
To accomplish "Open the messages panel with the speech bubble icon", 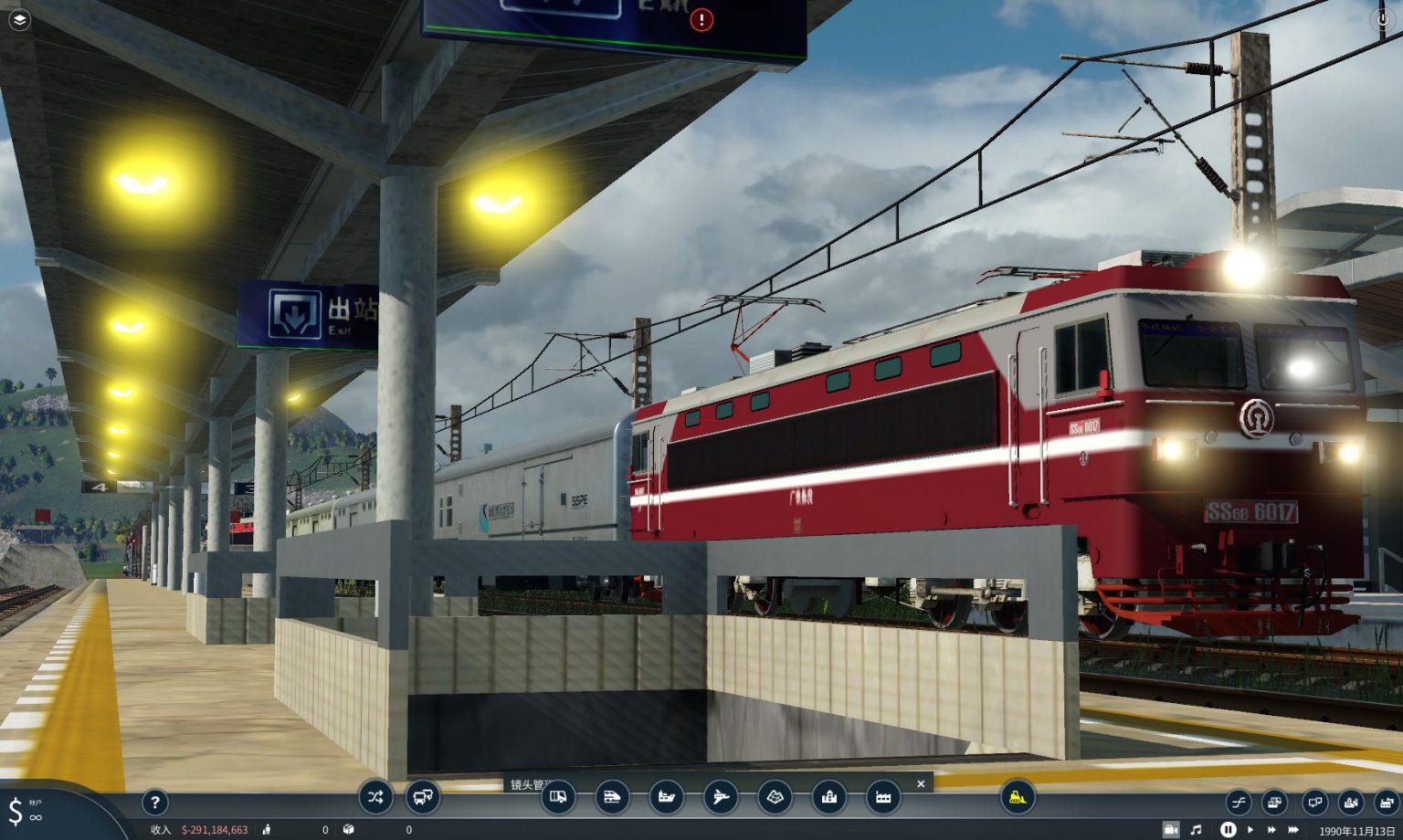I will point(1313,802).
